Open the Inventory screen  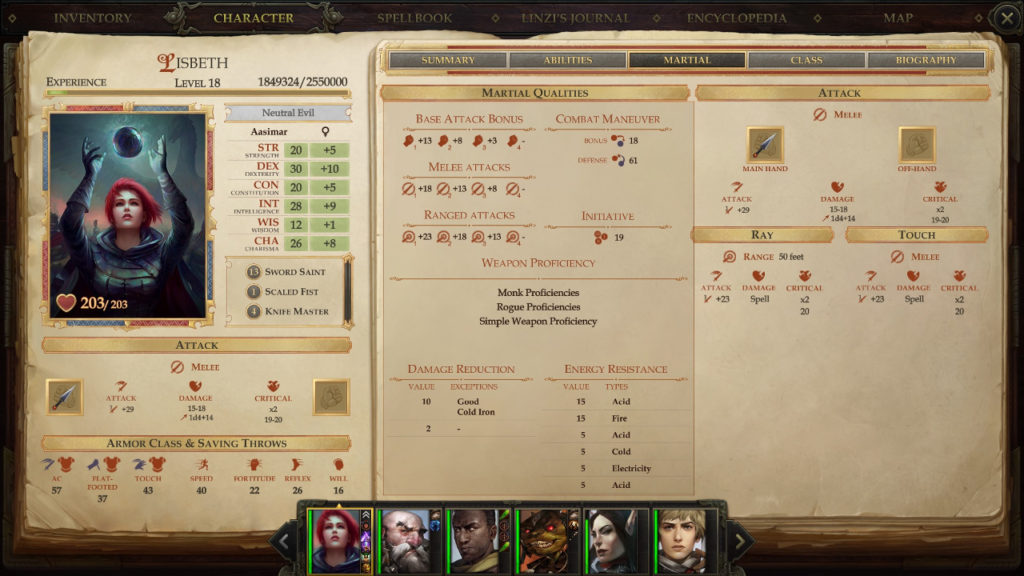coord(92,18)
